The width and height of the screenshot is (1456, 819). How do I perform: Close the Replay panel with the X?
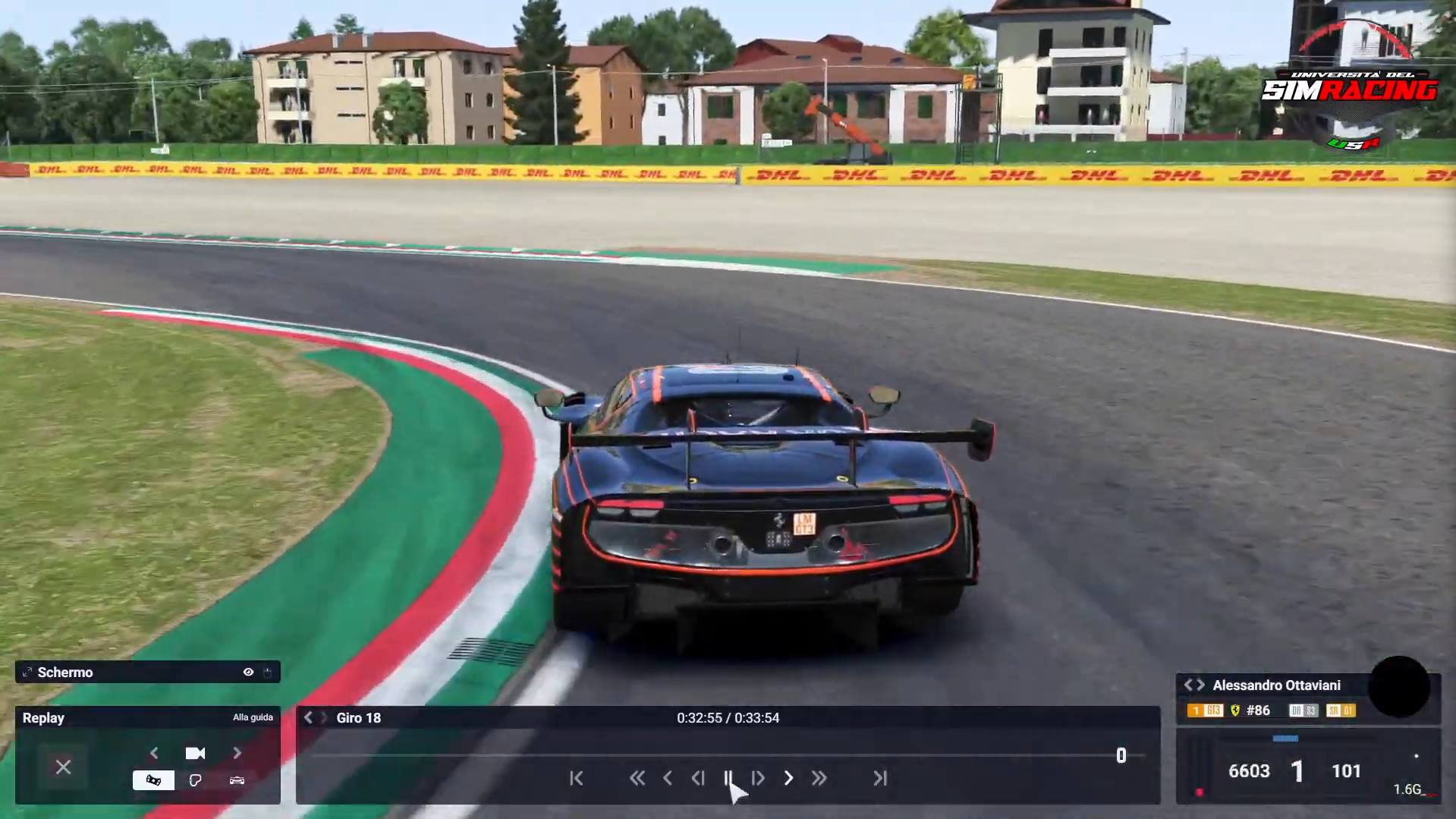pyautogui.click(x=63, y=767)
